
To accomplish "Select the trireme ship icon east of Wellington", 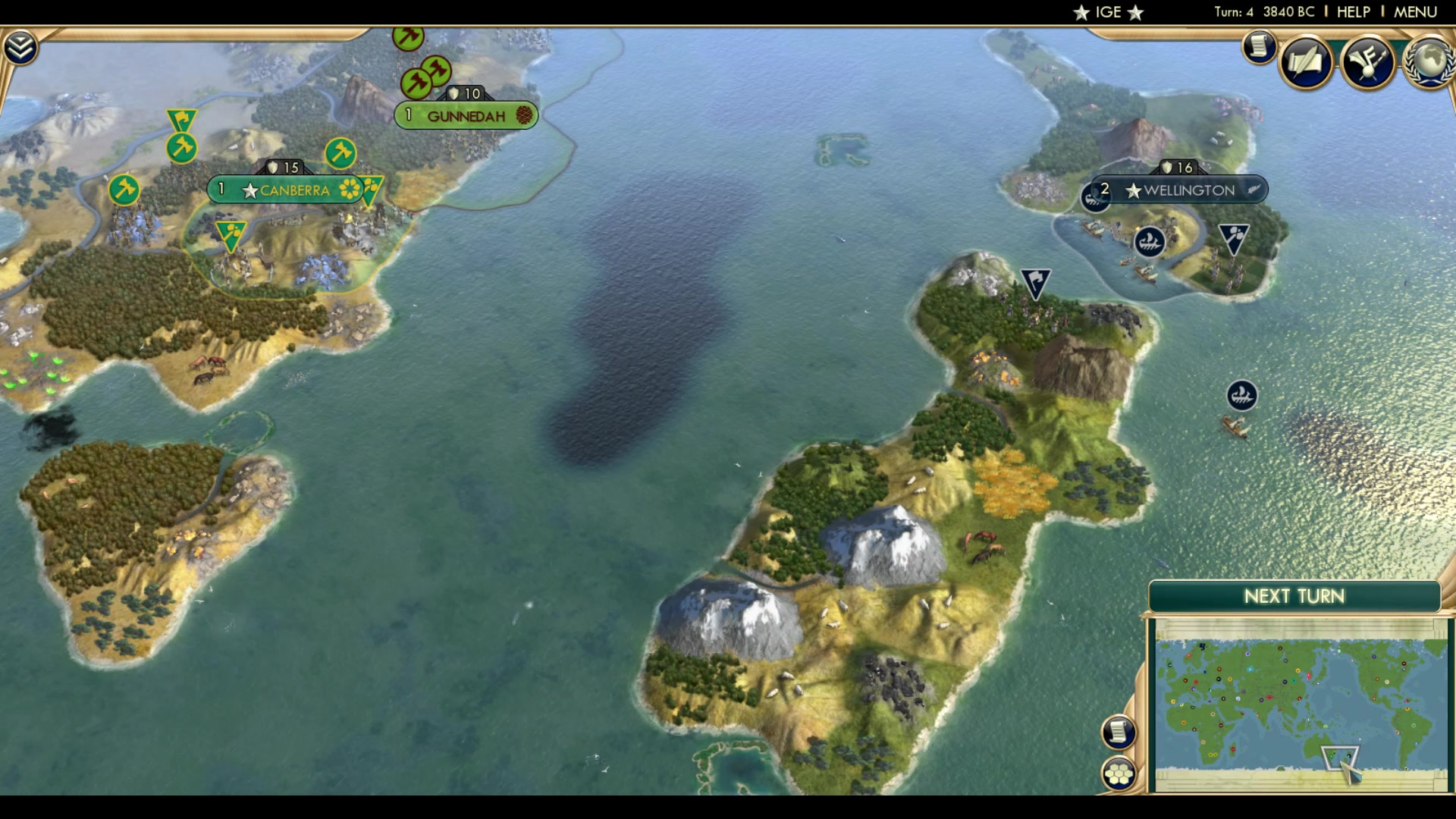I will (1241, 394).
